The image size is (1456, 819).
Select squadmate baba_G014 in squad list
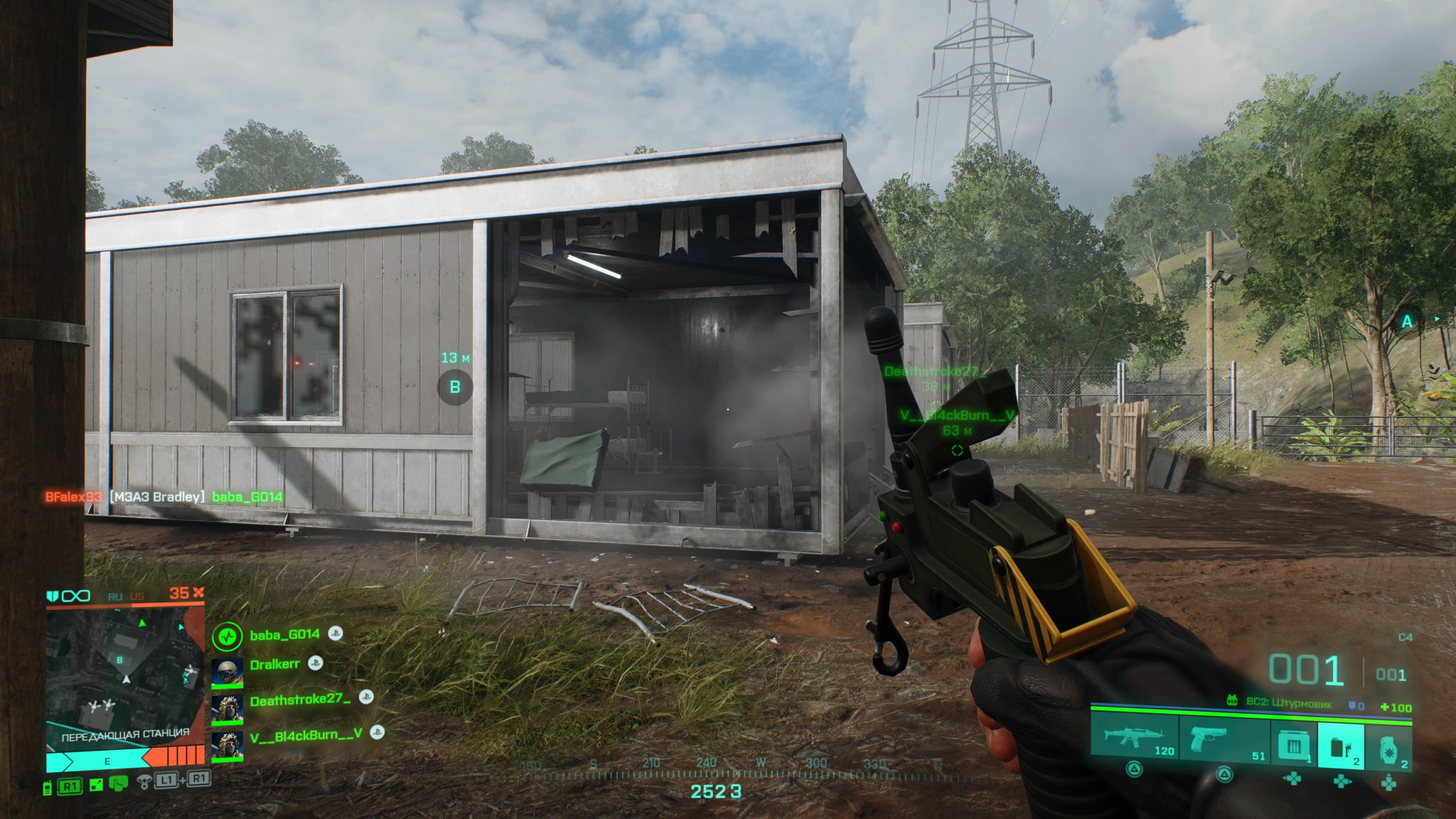pos(284,635)
